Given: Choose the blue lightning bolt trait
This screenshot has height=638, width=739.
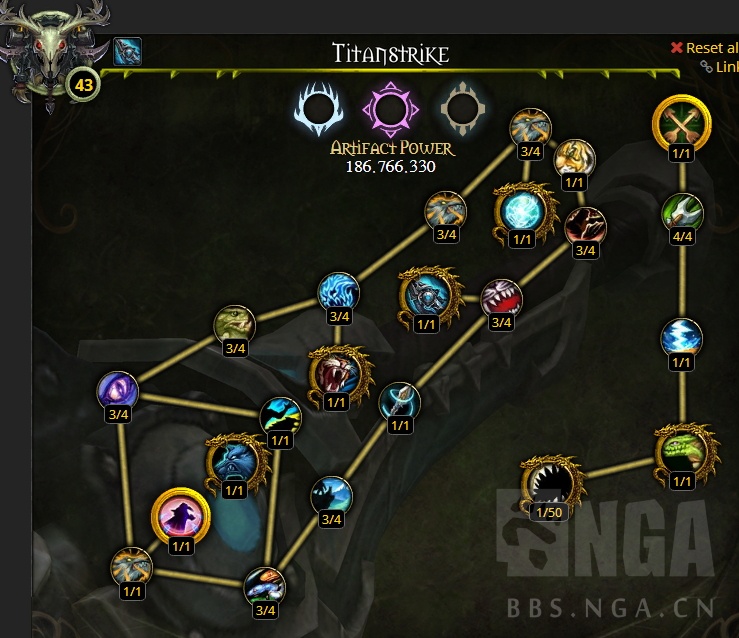Looking at the screenshot, I should click(x=682, y=338).
